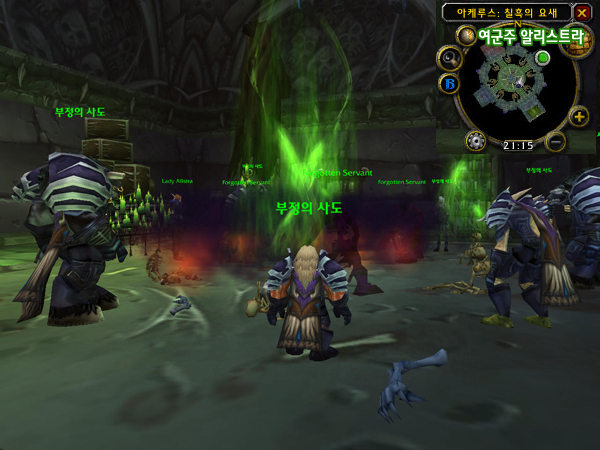
Task: Zoom in the minimap with the plus button
Action: [579, 116]
